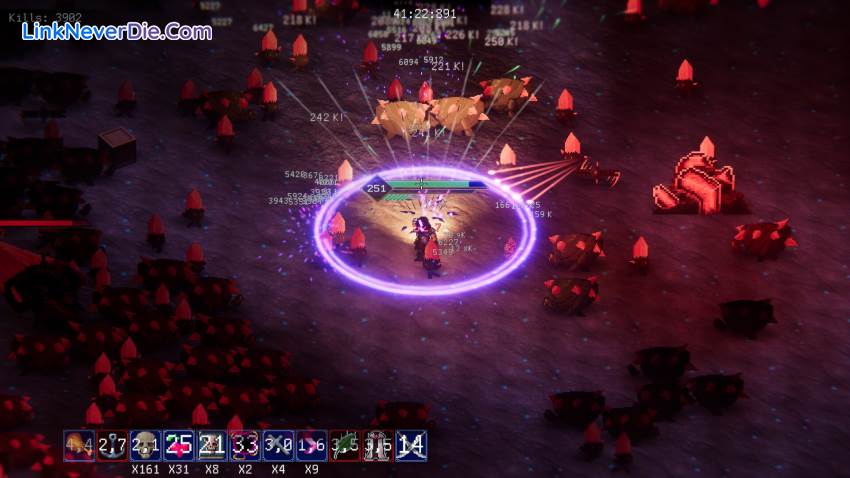Activate the crossed swords ability marked X4

click(x=278, y=445)
